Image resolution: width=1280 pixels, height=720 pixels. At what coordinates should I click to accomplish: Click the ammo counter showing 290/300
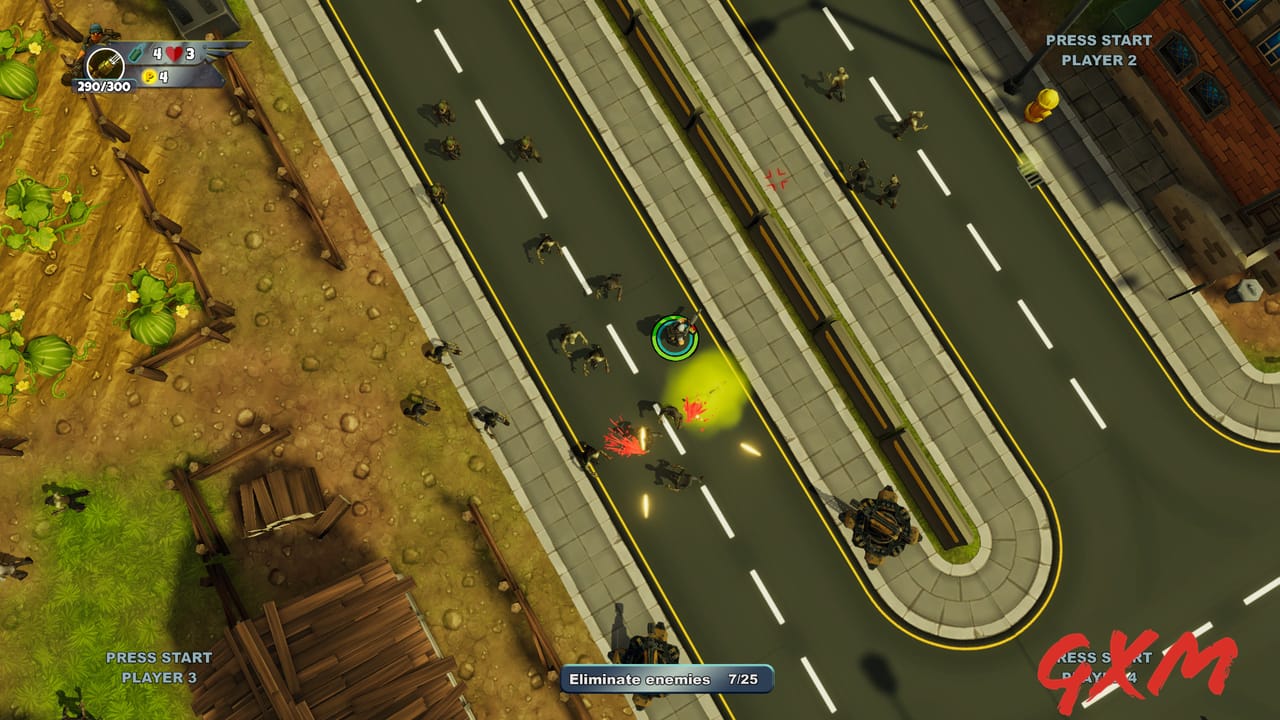[104, 86]
